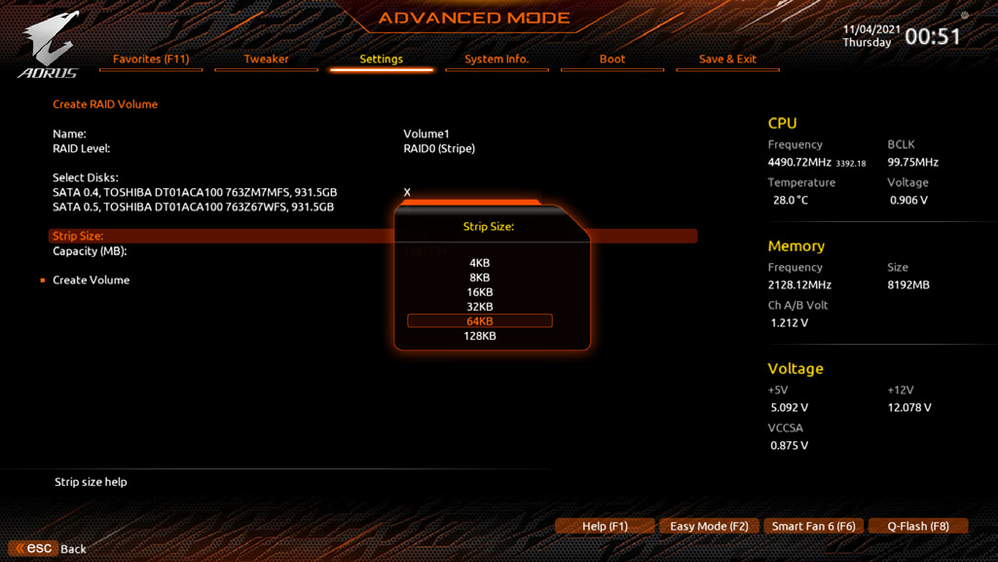Select the SATA 0.5 TOSHIBA disk row
This screenshot has height=562, width=998.
click(194, 207)
